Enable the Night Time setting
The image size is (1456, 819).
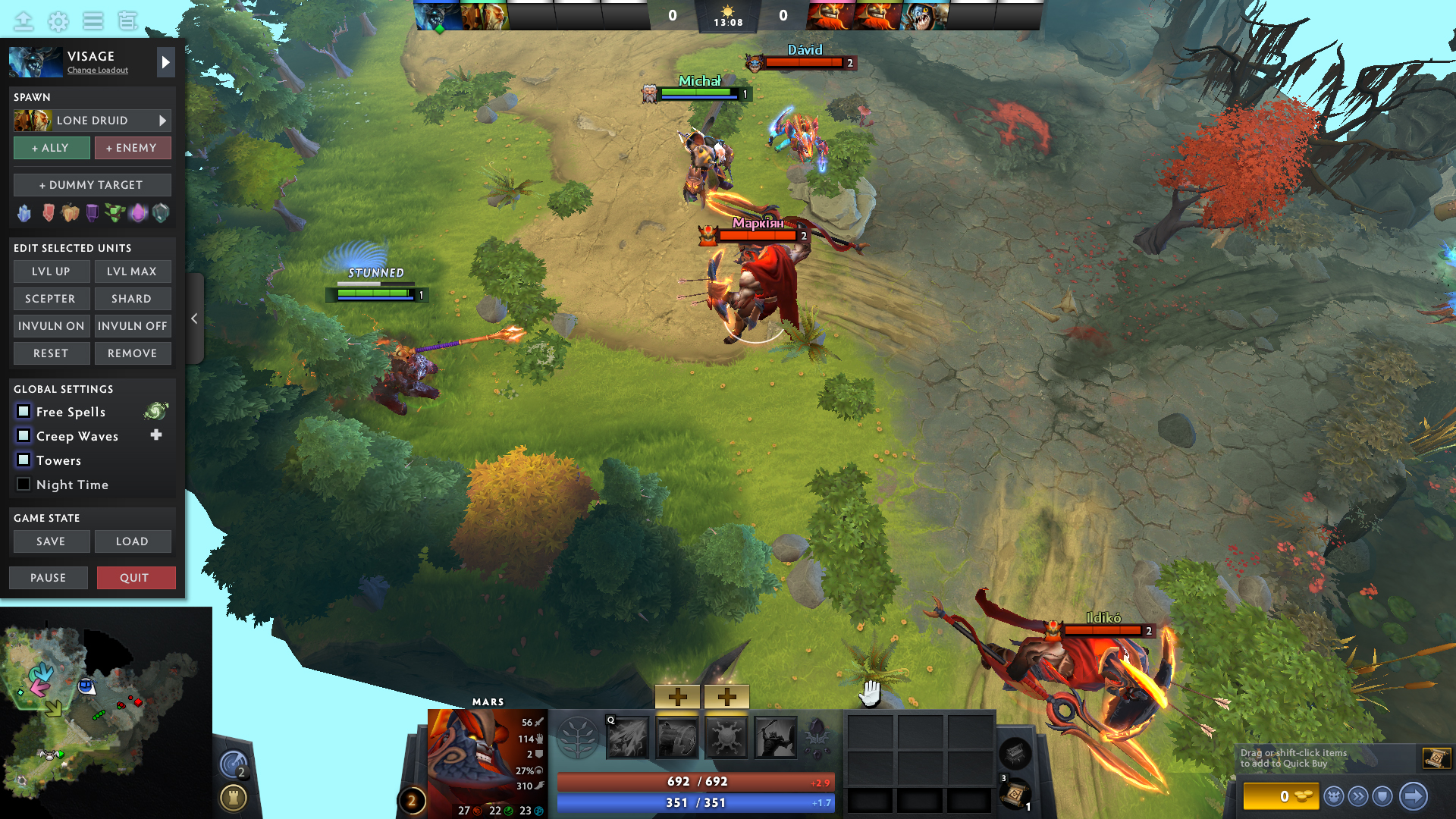point(24,484)
